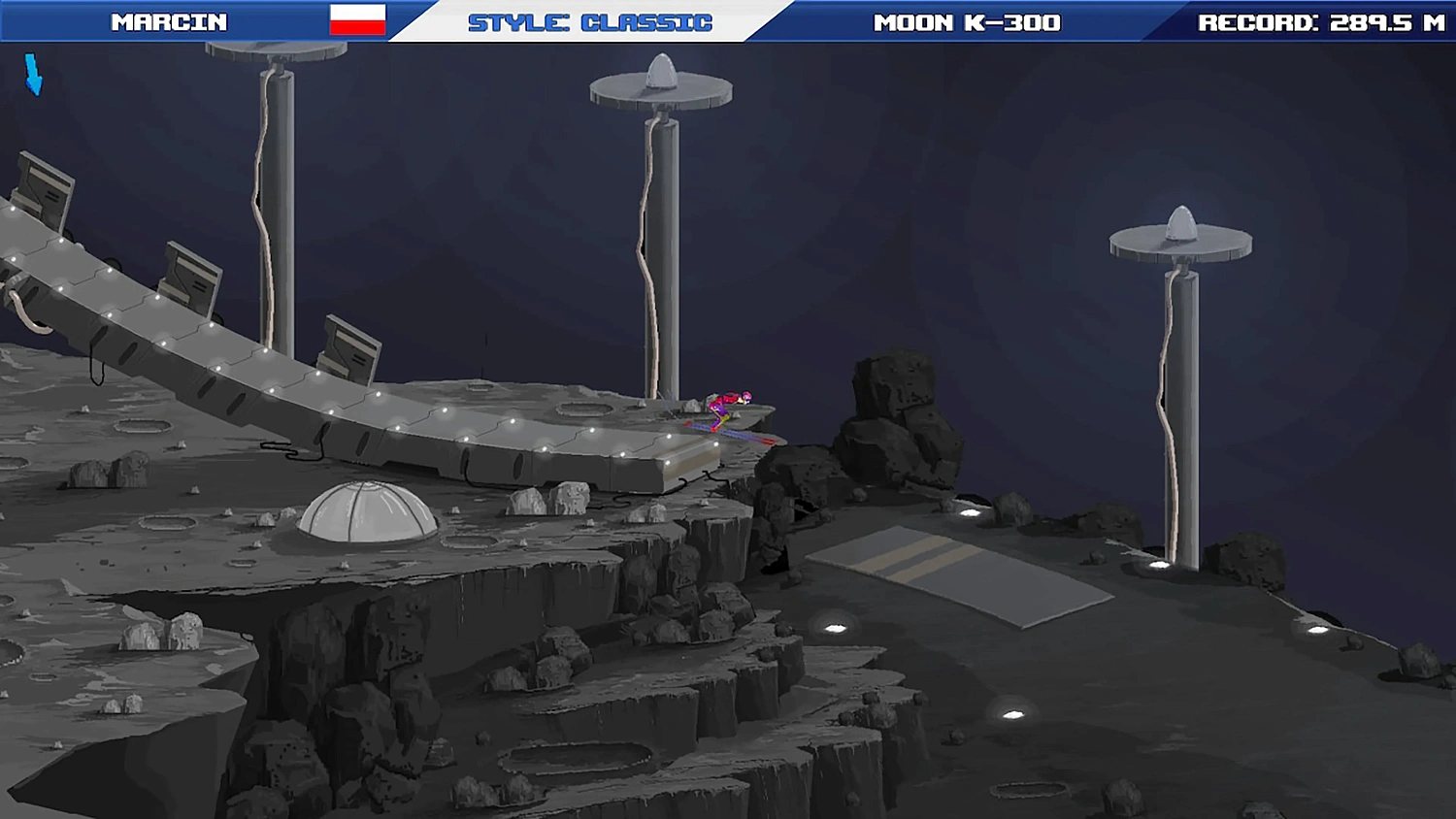Click the MOON K-300 hill name
This screenshot has width=1456, height=819.
(x=968, y=19)
